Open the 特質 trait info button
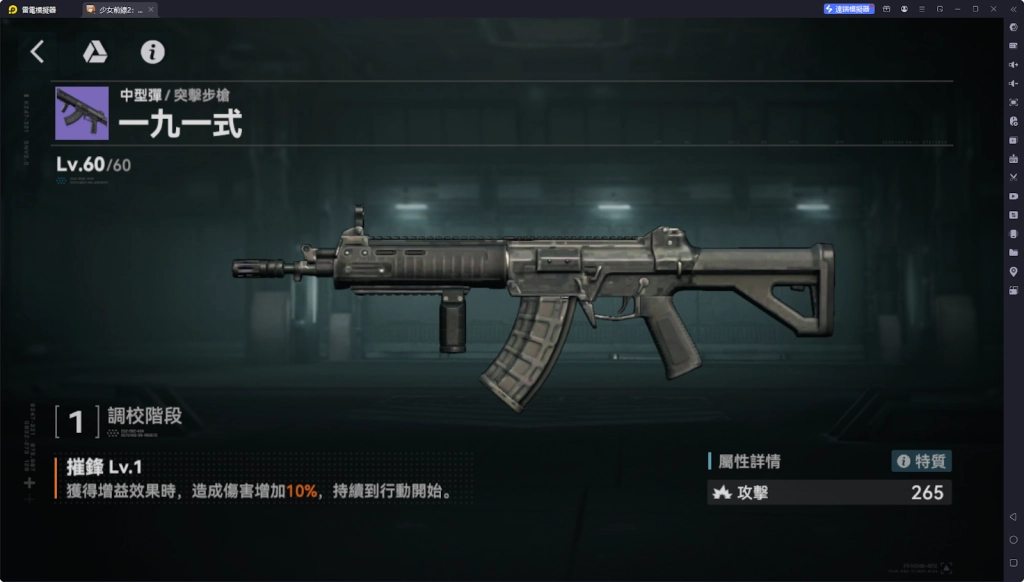The image size is (1024, 582). 921,461
